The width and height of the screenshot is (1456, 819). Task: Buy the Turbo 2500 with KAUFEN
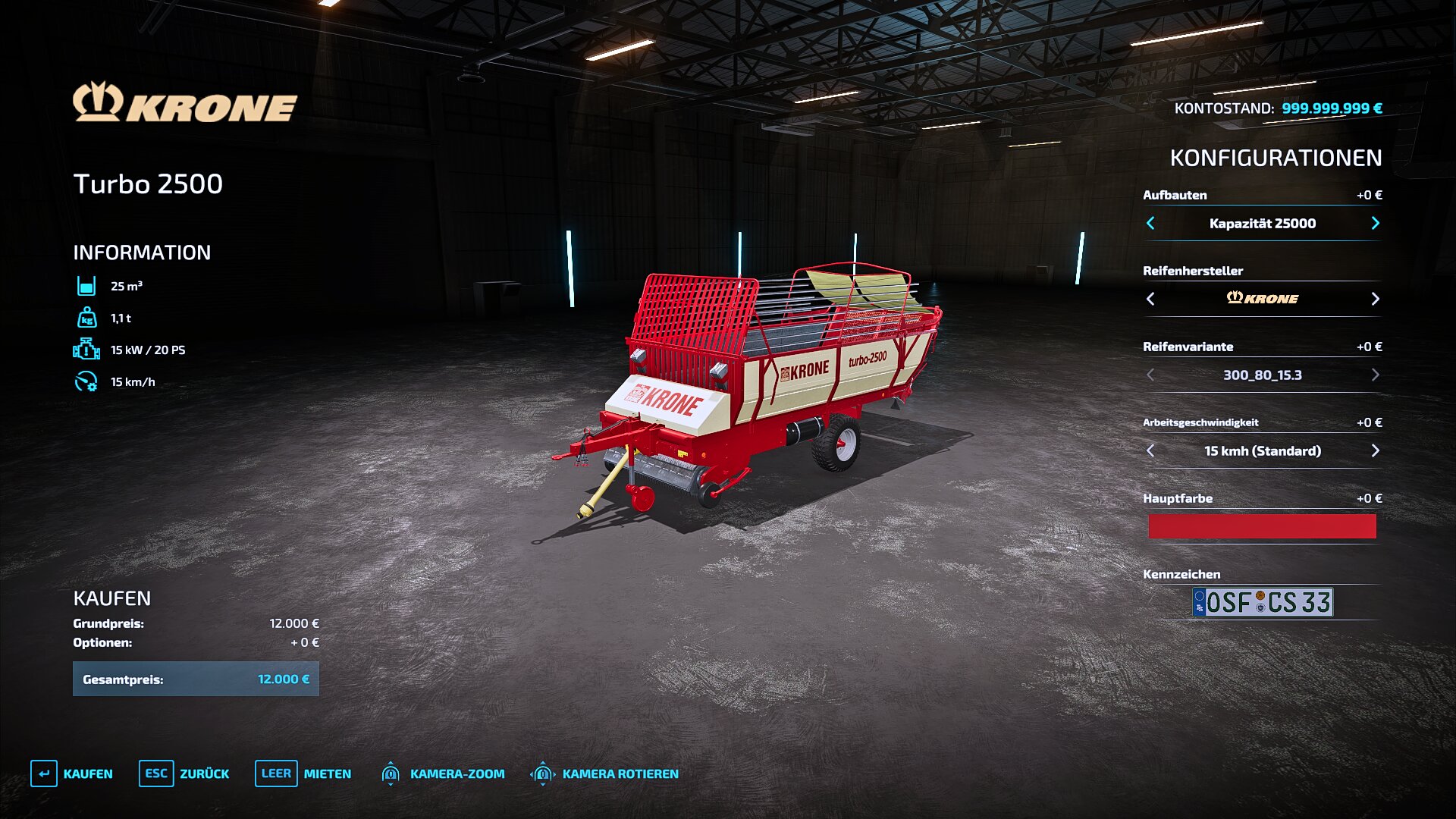[72, 773]
